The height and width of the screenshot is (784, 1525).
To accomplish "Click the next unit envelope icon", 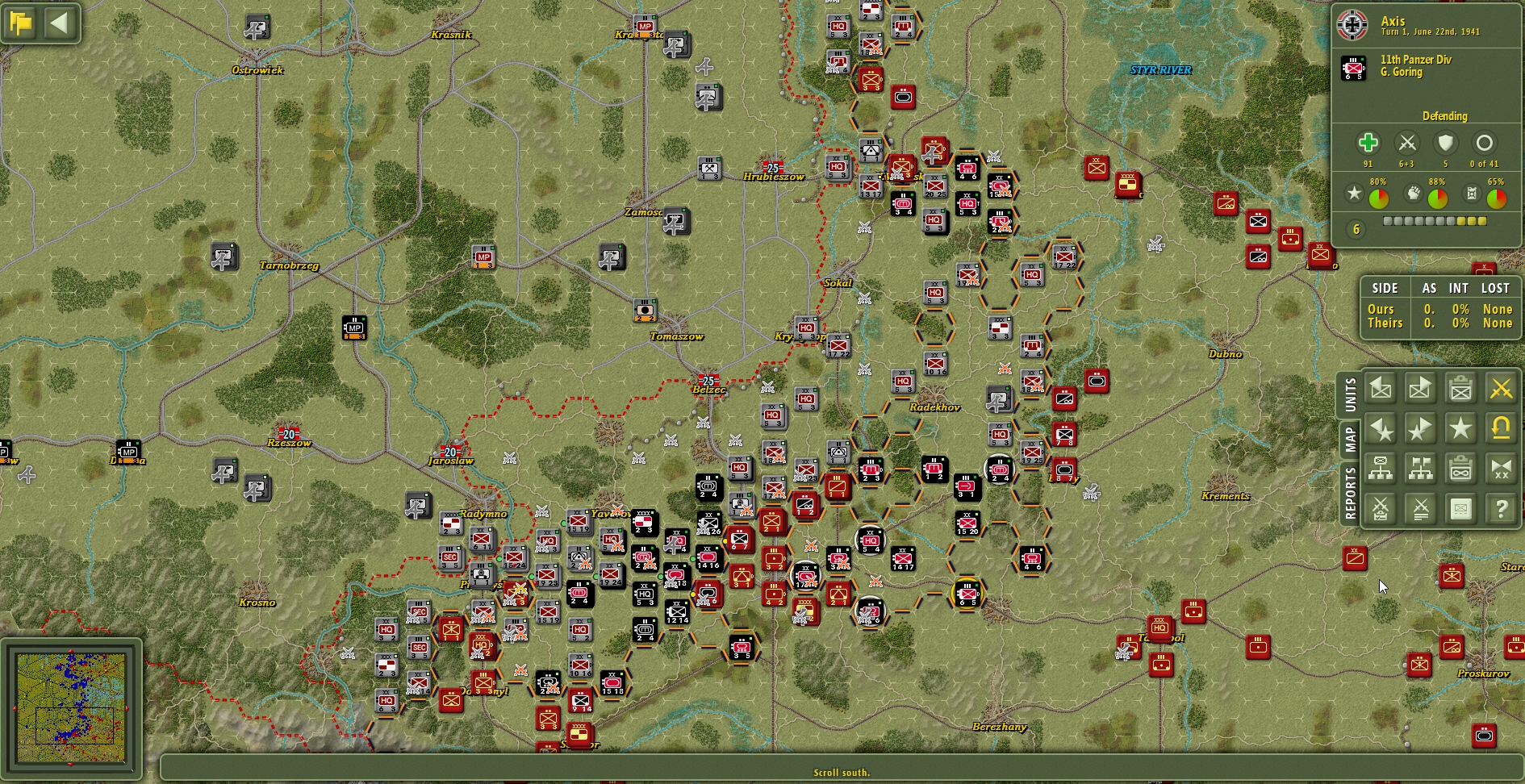I will (1420, 388).
